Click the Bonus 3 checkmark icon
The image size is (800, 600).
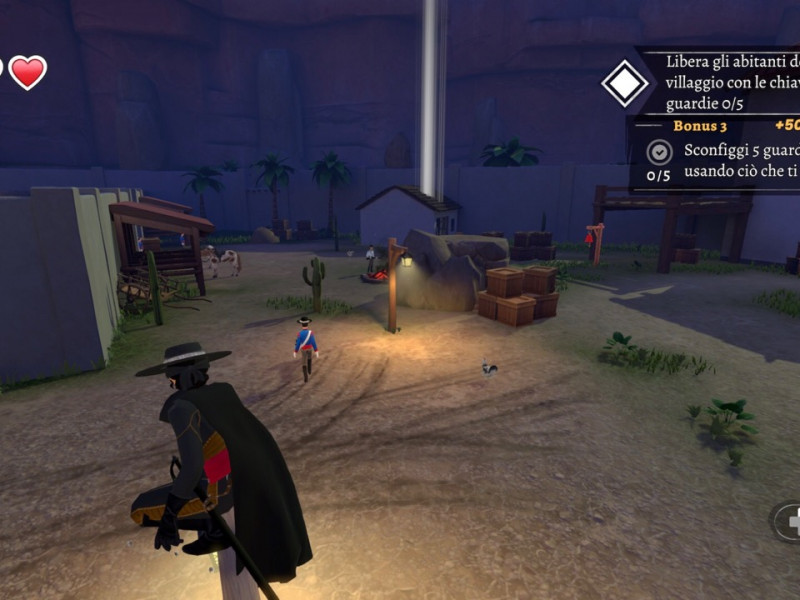[658, 152]
